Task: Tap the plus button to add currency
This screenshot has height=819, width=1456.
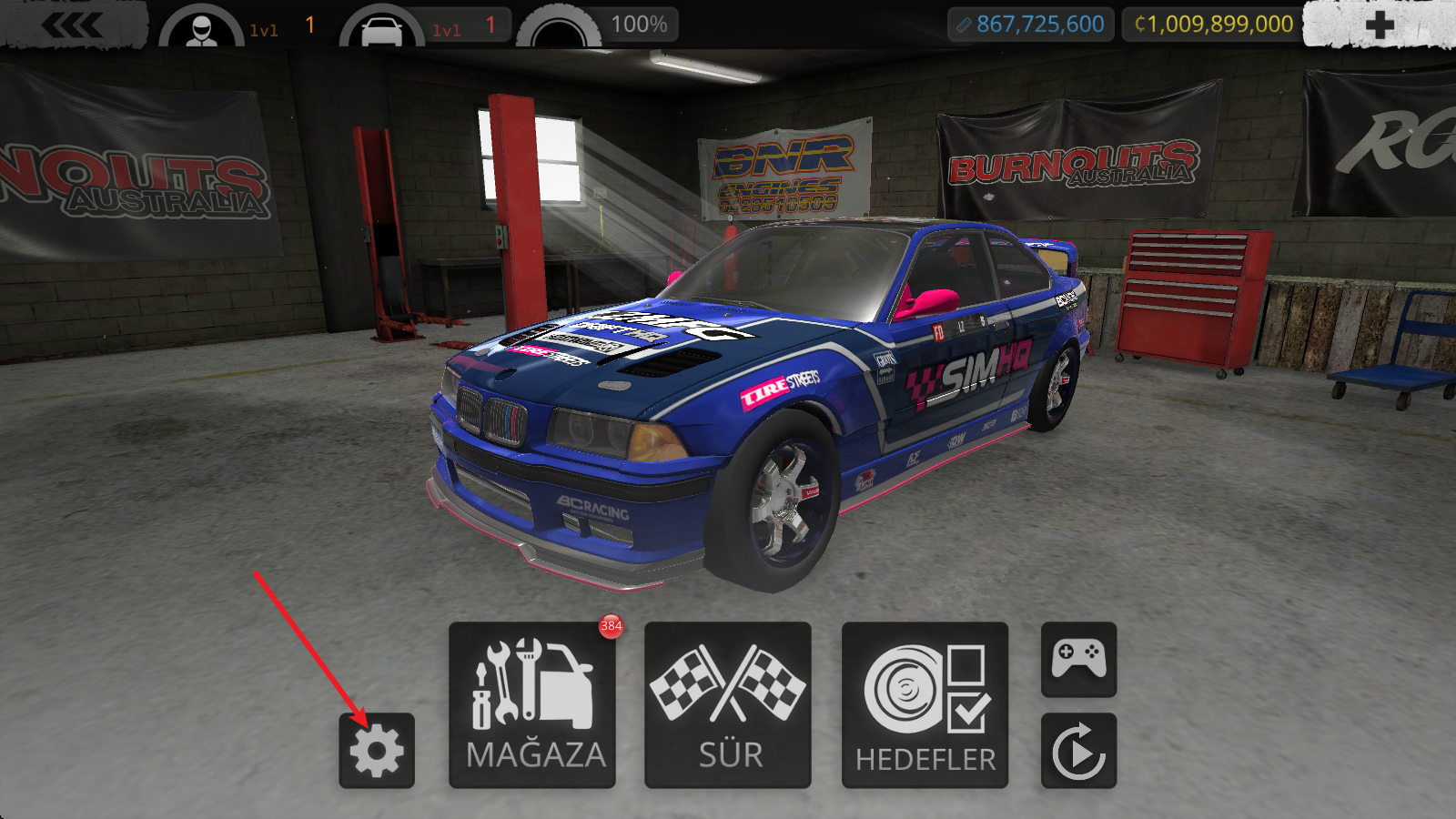Action: click(x=1379, y=25)
